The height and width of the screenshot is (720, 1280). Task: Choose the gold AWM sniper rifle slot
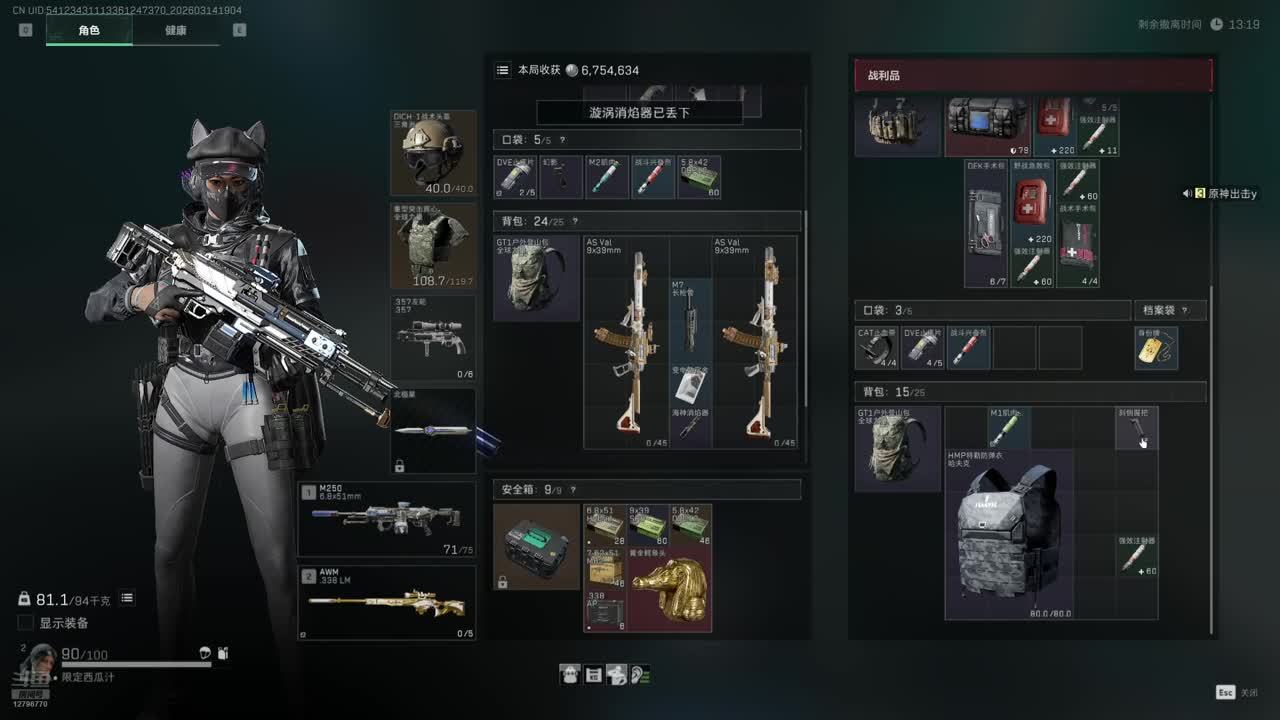coord(387,603)
